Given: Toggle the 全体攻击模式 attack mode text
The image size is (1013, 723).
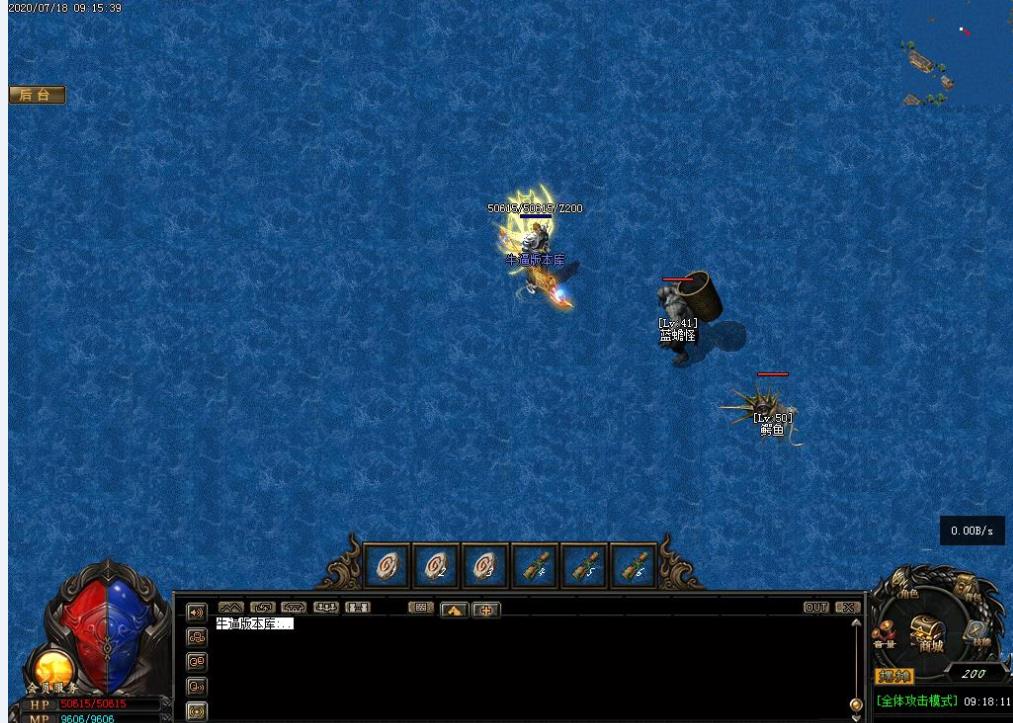Looking at the screenshot, I should [917, 701].
